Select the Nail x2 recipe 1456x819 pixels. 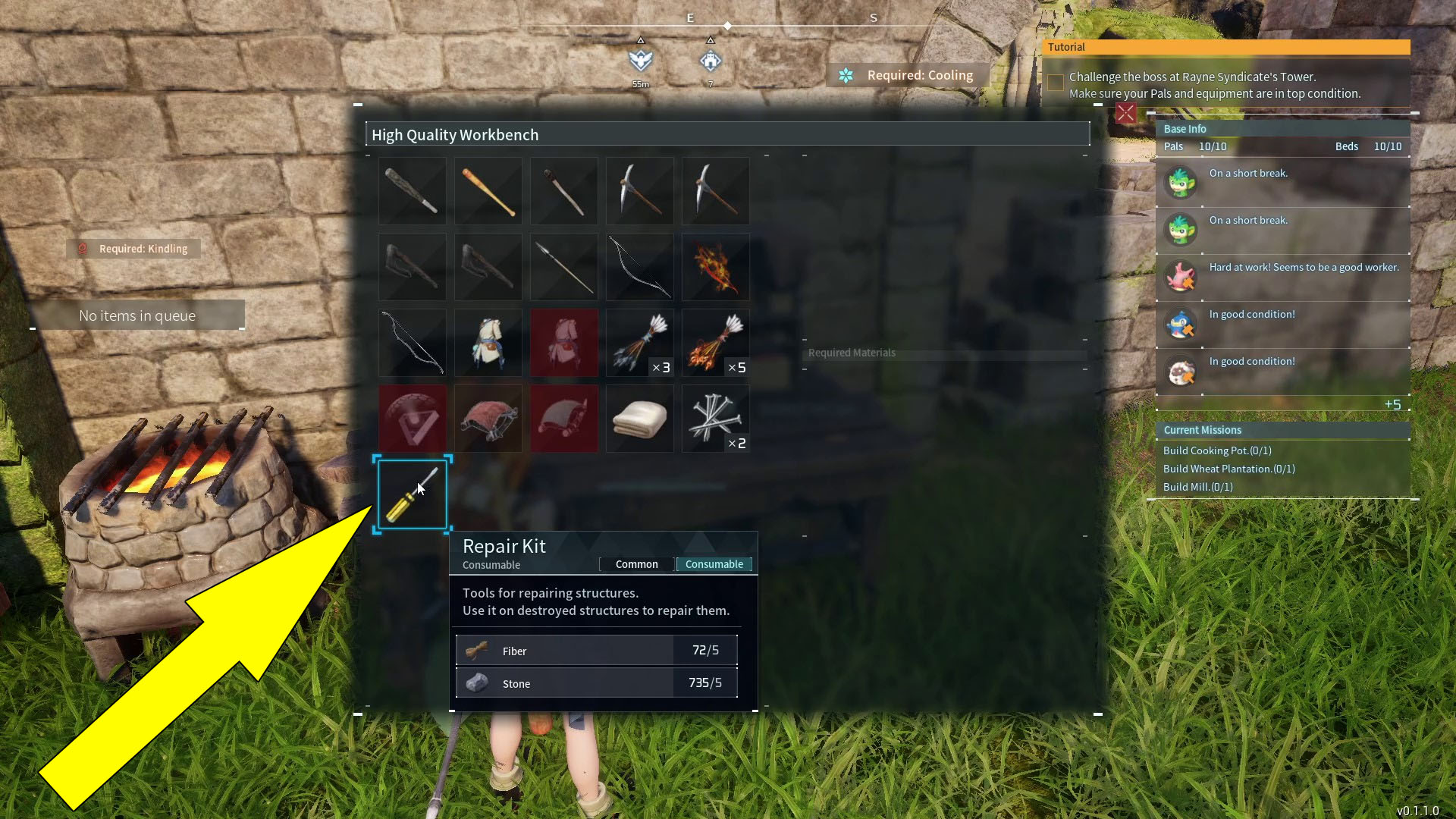[x=715, y=419]
